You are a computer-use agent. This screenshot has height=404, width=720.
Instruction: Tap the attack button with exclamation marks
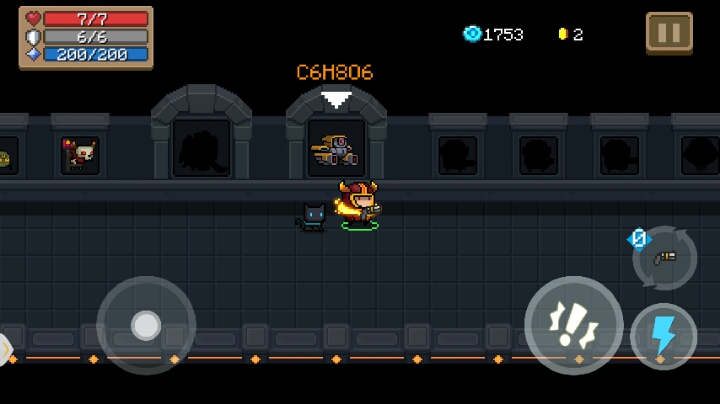pos(573,325)
